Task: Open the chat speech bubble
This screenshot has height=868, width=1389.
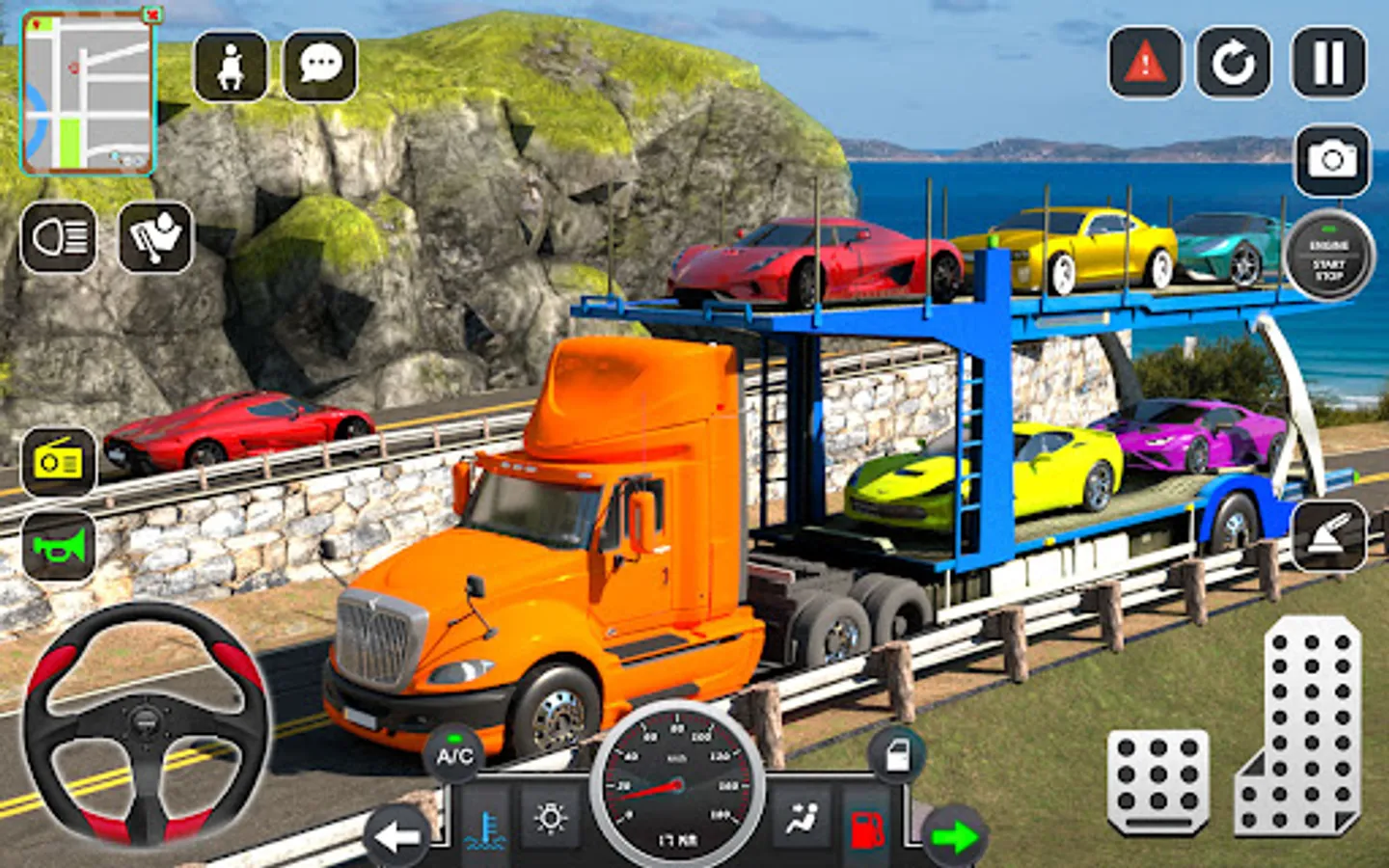Action: click(320, 66)
